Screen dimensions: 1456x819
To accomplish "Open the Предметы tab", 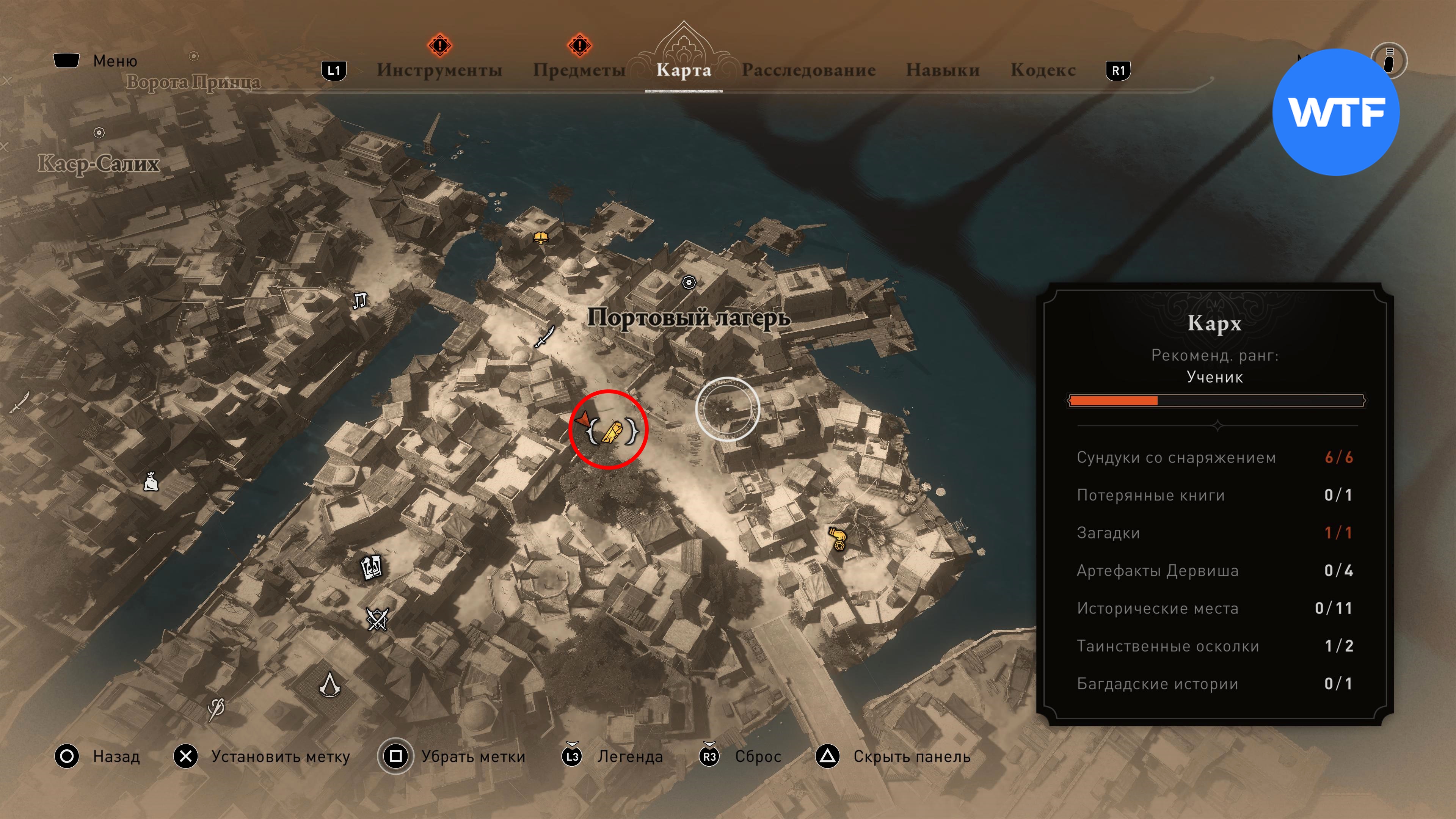I will point(579,70).
